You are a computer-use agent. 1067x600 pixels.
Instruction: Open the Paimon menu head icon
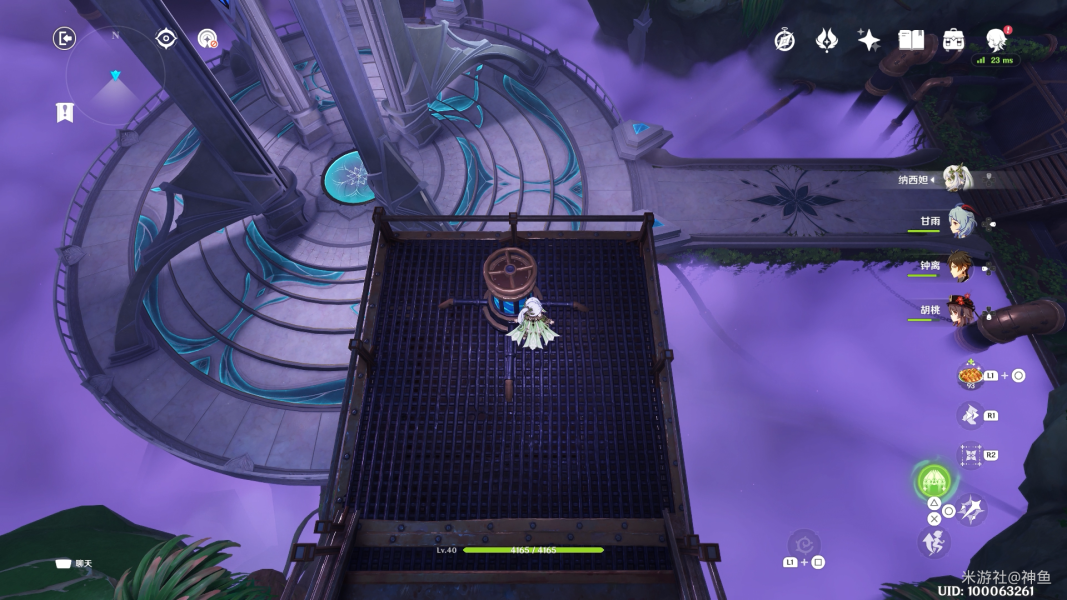(x=996, y=40)
